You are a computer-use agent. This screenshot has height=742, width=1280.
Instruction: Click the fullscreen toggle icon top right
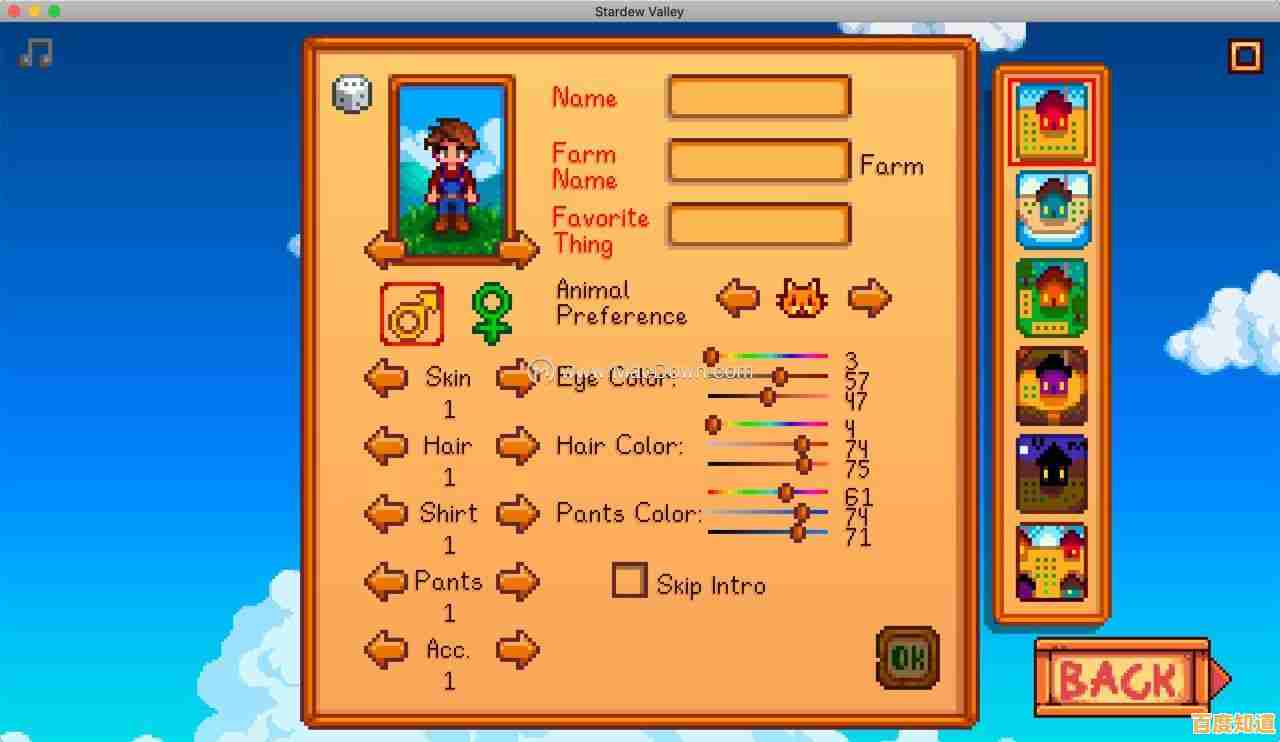1244,56
